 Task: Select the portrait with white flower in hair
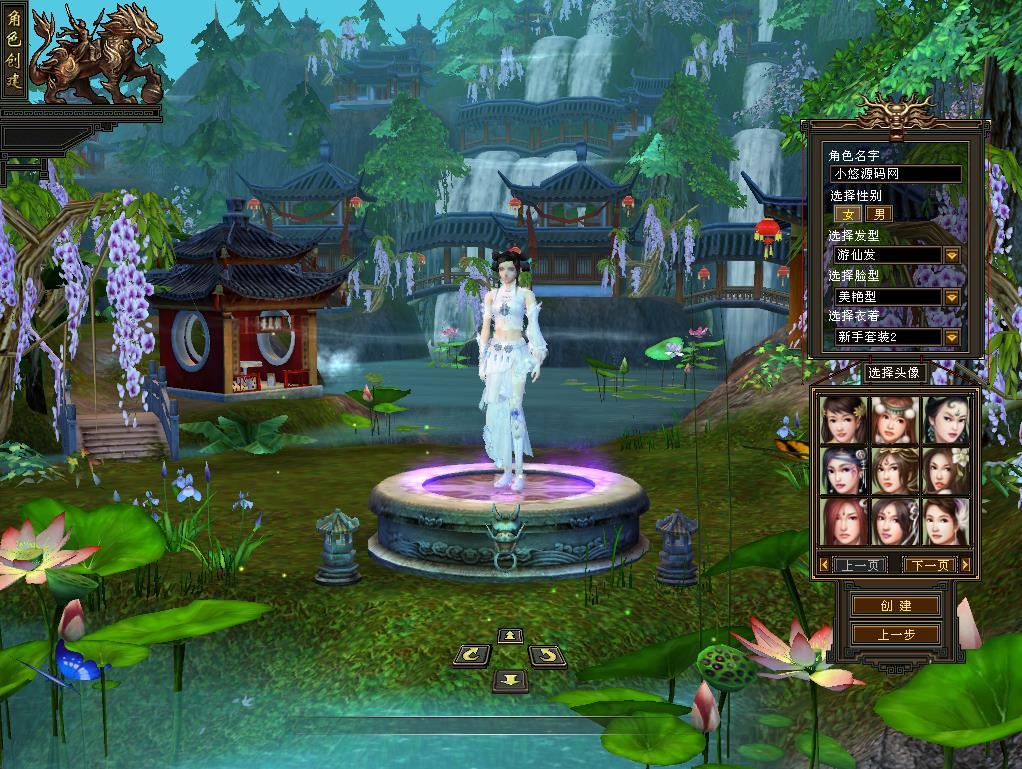point(945,470)
